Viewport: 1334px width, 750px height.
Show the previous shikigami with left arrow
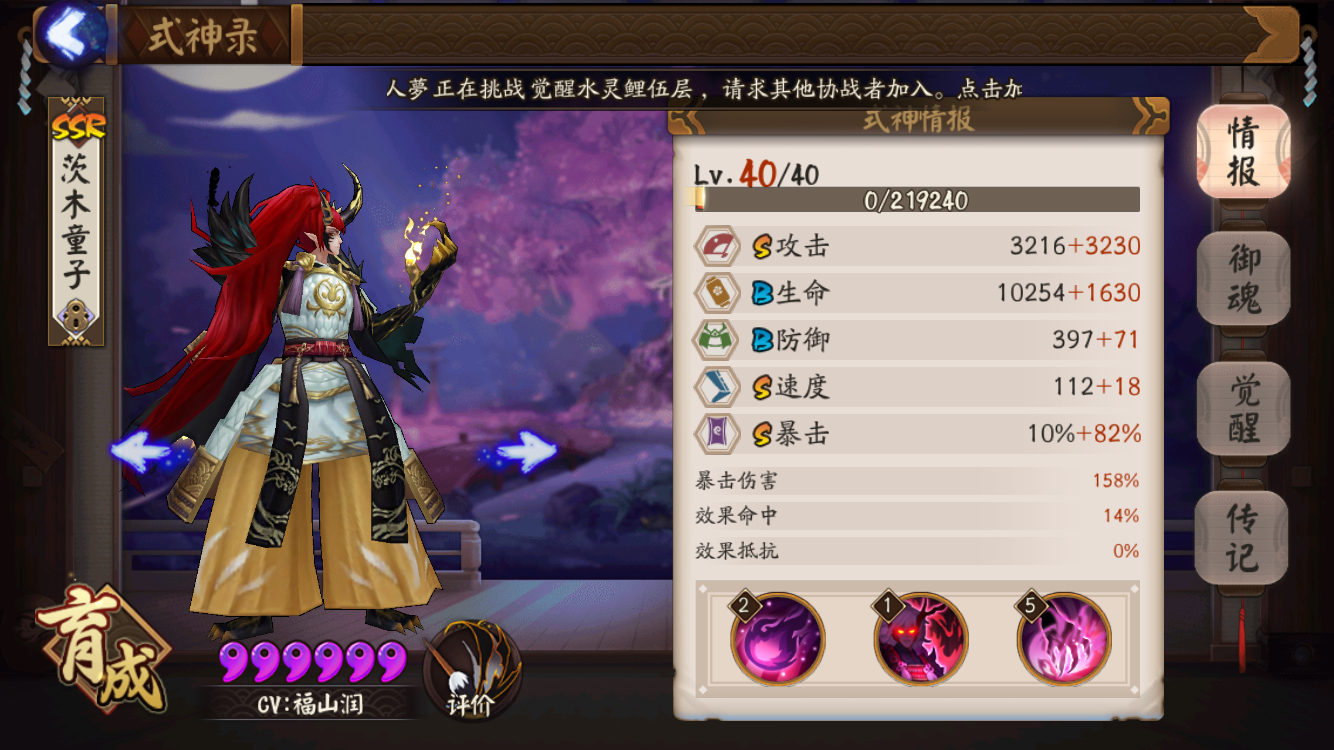click(x=147, y=453)
